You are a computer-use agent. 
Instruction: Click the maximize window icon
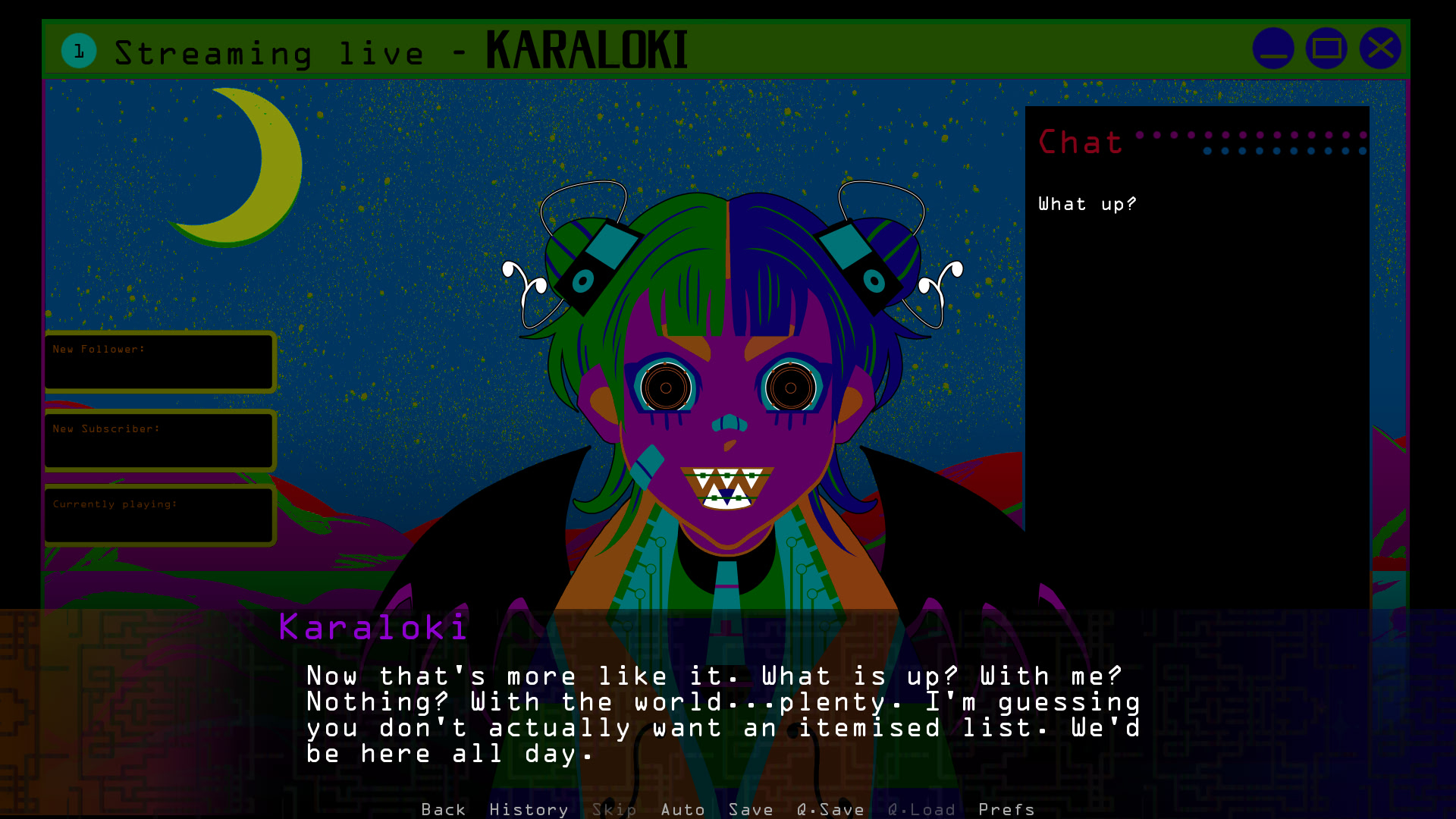(1326, 48)
